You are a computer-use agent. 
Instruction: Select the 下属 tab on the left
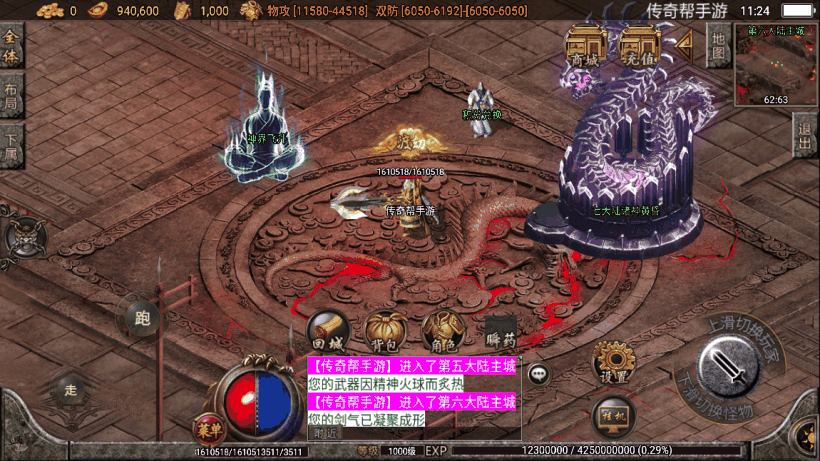coord(12,143)
